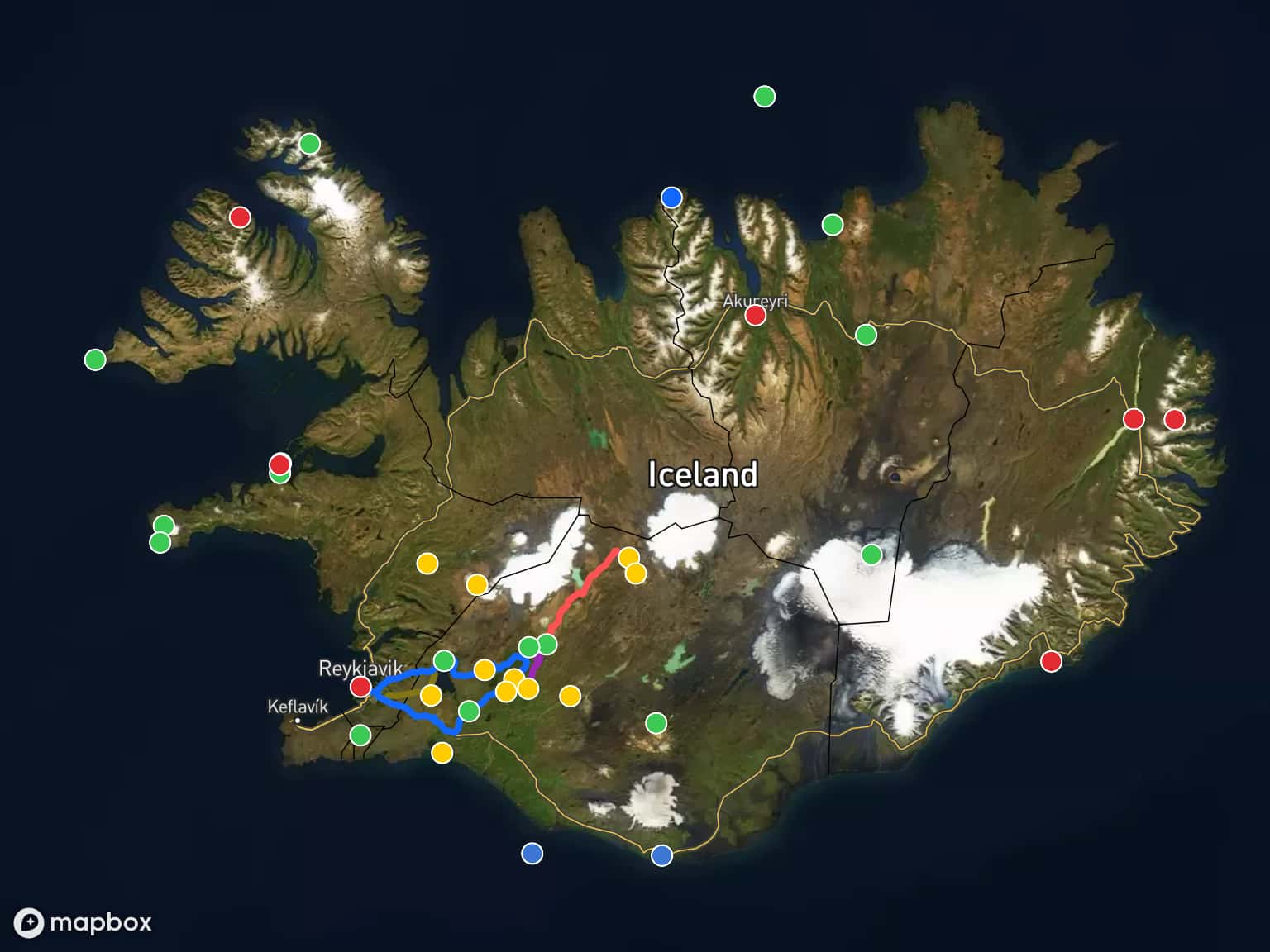
Task: Select the green marker out in the northern sea
Action: click(765, 97)
